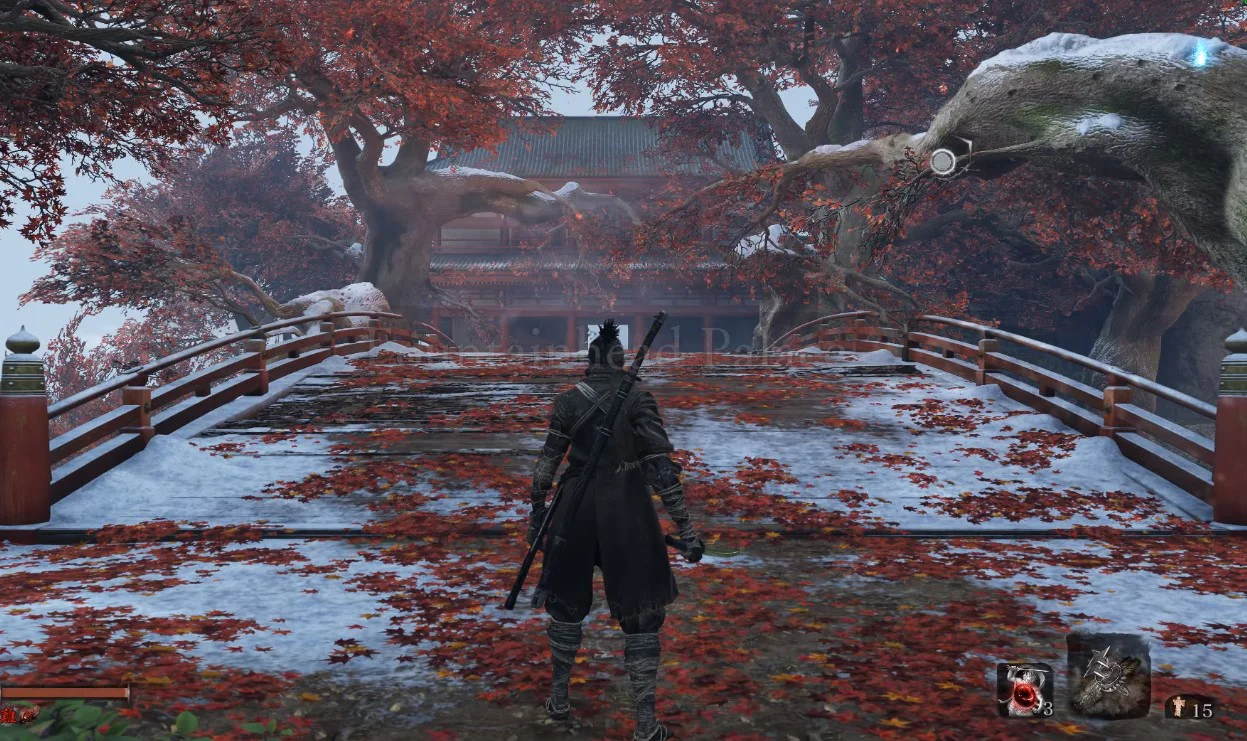Image resolution: width=1247 pixels, height=741 pixels.
Task: Select the Healing Gourd quick item
Action: click(x=1024, y=690)
